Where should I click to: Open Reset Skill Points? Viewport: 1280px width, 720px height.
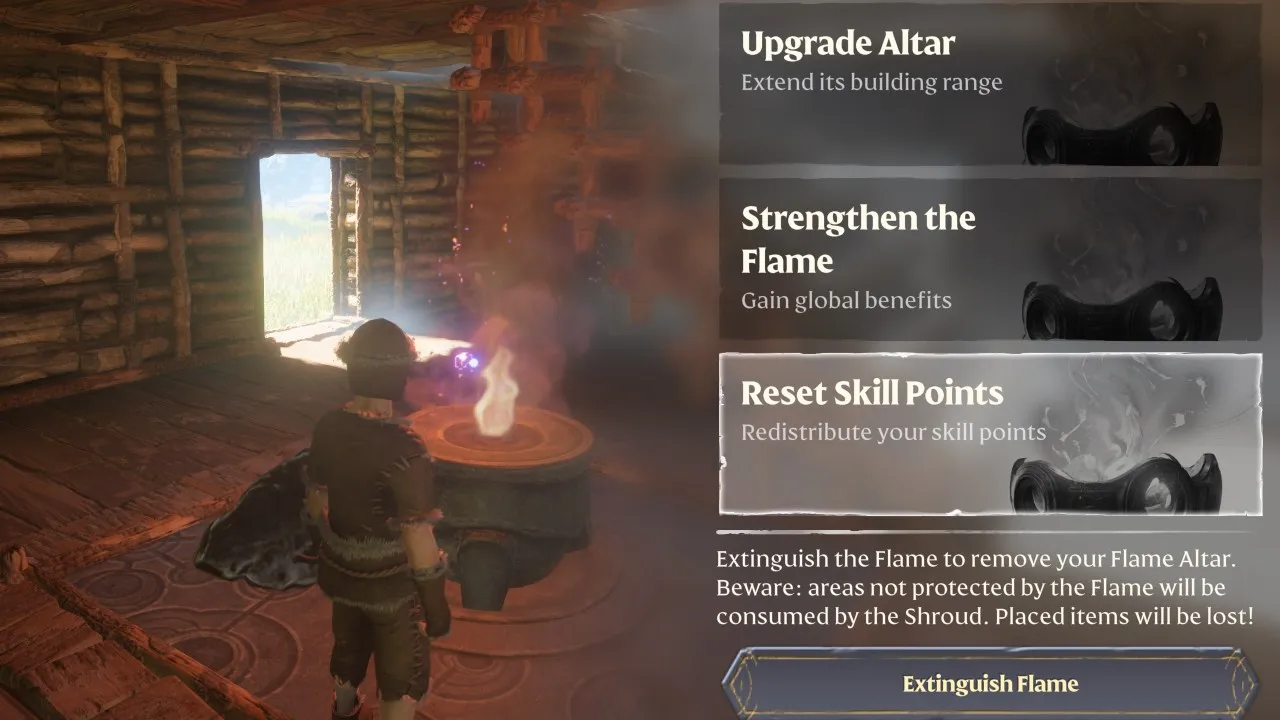(x=990, y=433)
